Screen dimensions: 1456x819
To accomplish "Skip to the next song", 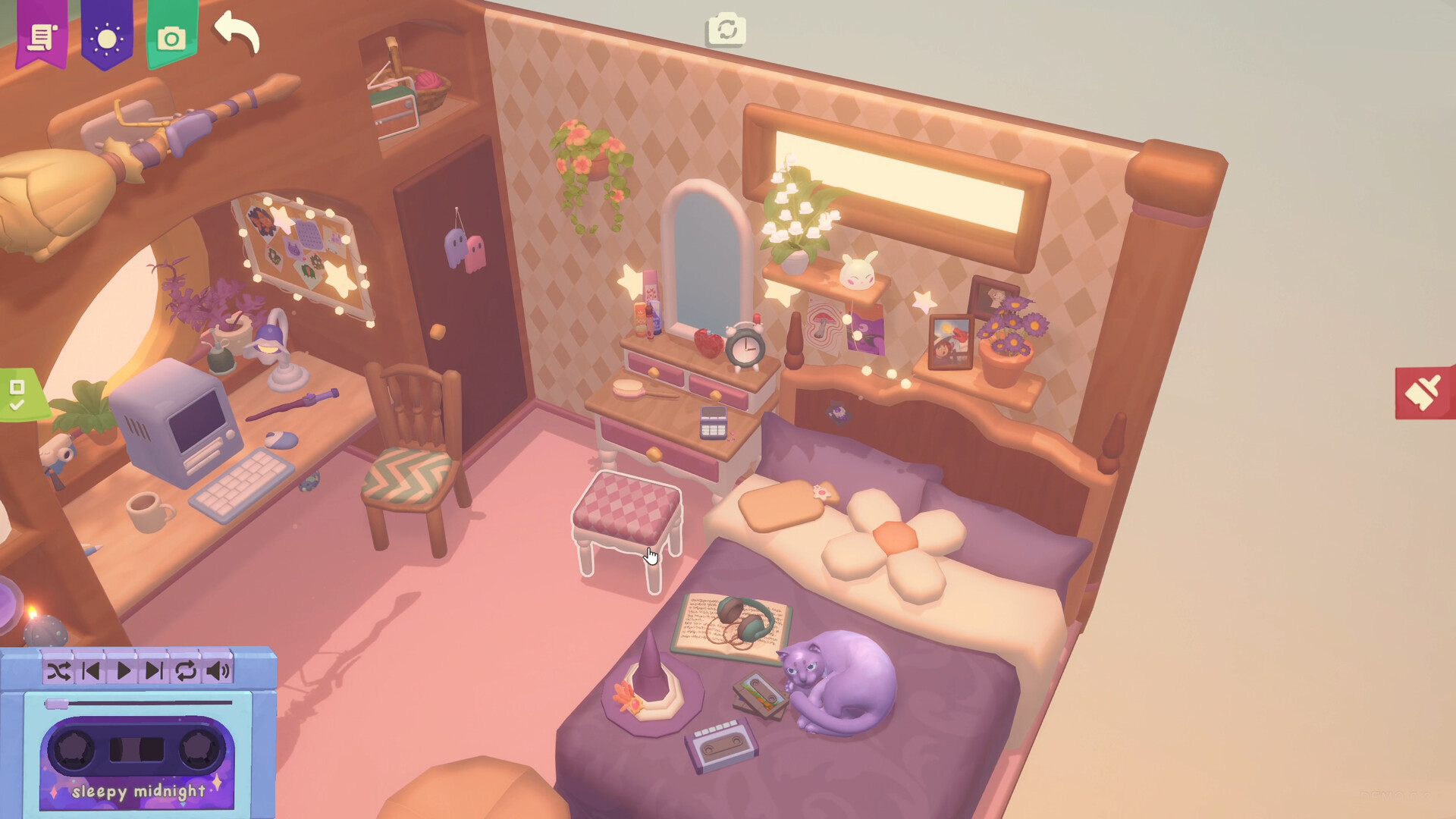I will click(155, 670).
